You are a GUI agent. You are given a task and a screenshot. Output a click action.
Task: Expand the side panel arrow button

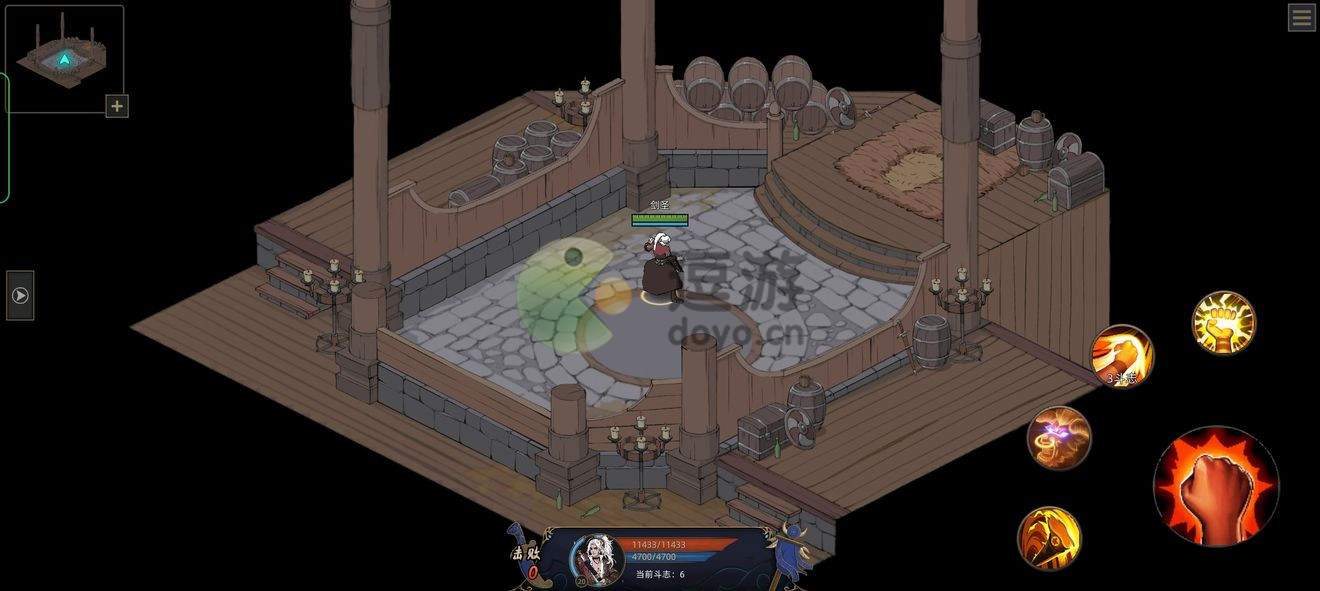click(20, 296)
